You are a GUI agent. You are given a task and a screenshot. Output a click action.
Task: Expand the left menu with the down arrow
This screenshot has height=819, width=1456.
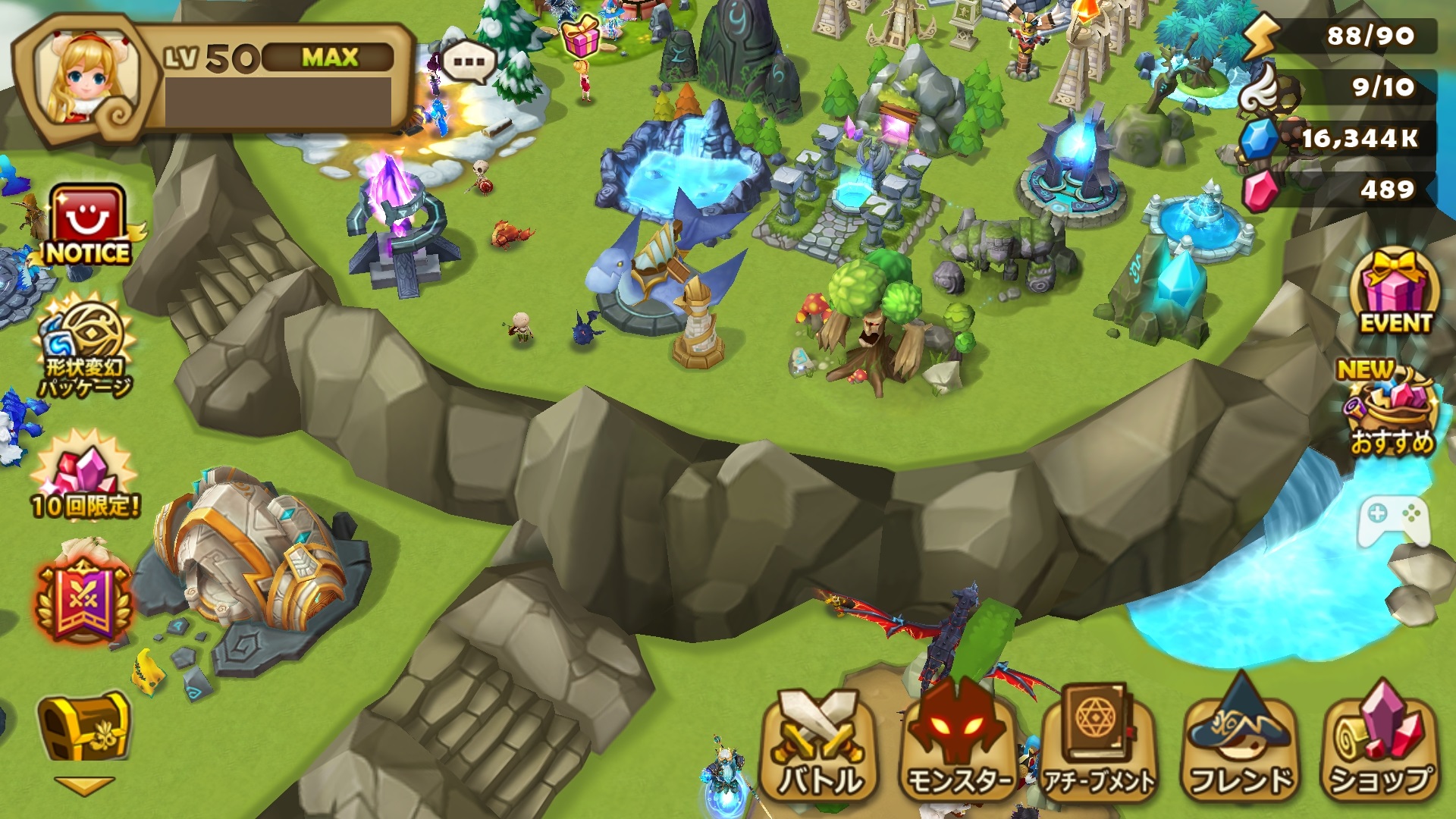[x=83, y=786]
